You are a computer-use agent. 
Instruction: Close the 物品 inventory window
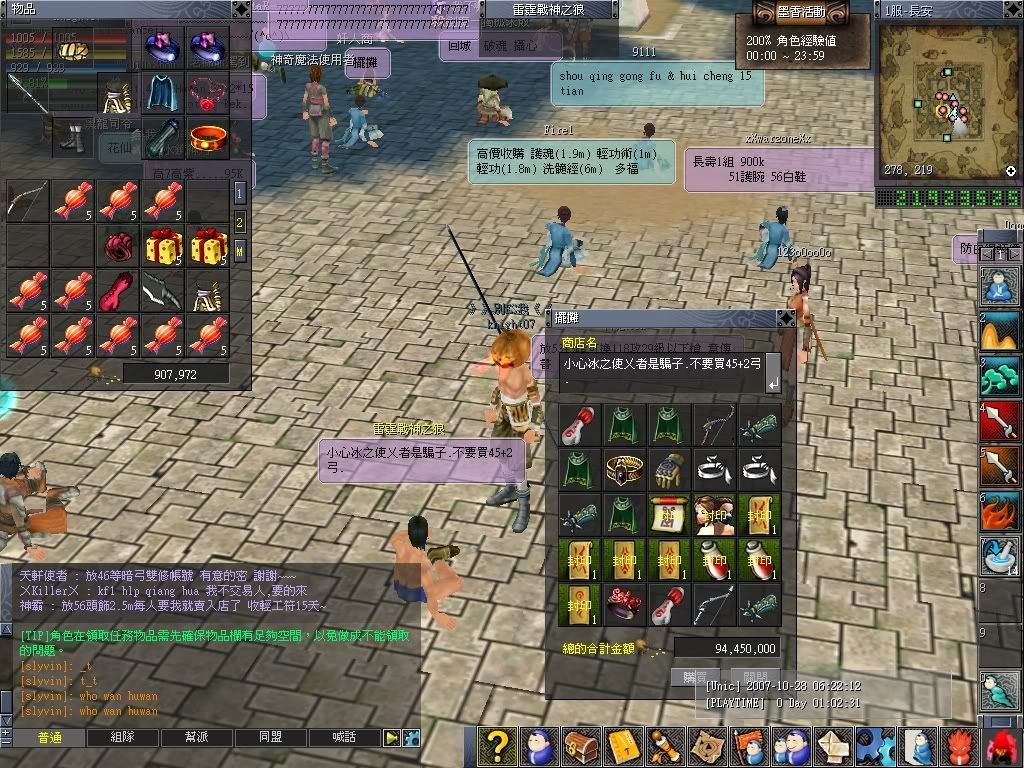pos(241,9)
